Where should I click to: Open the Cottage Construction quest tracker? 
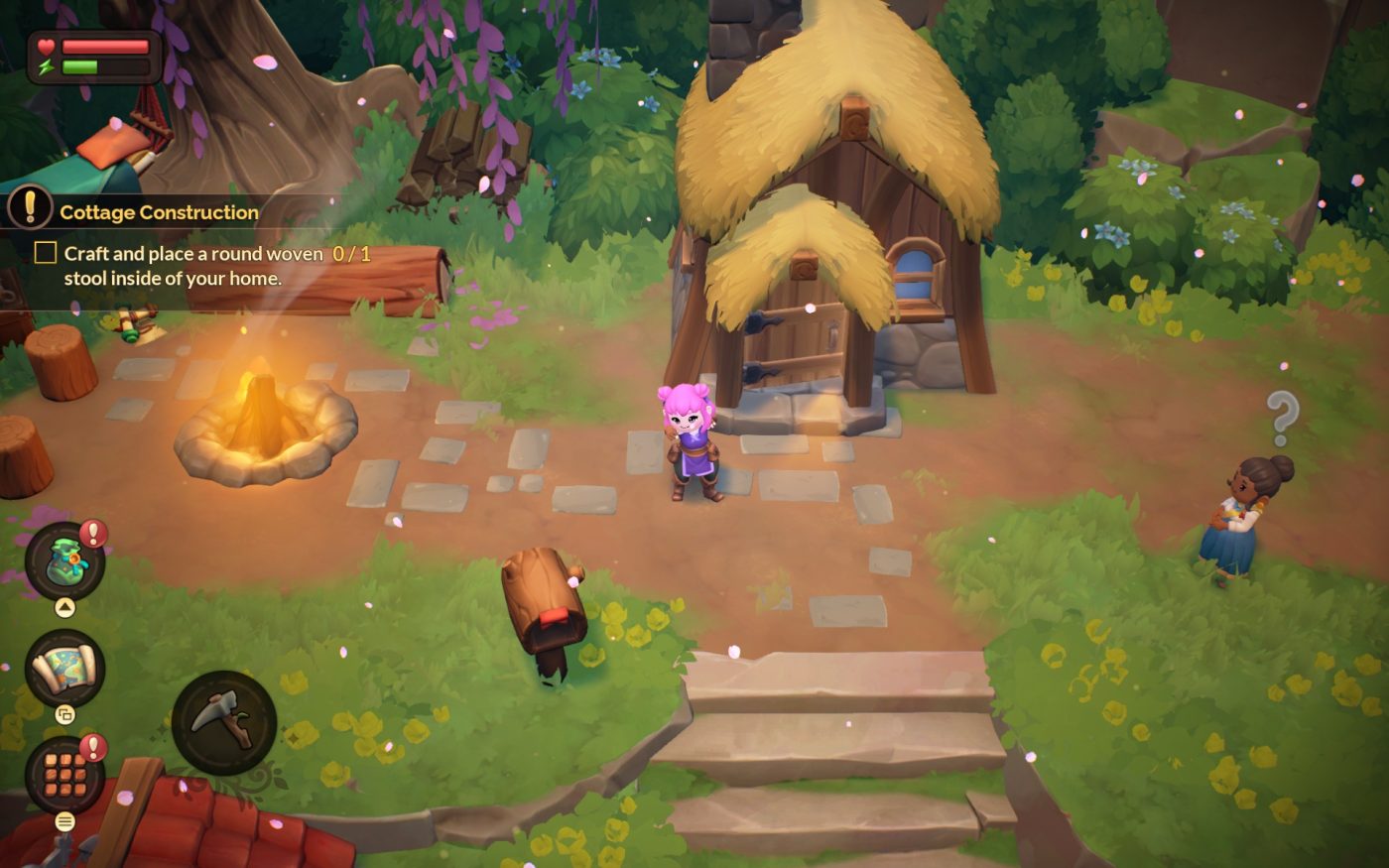pos(159,212)
